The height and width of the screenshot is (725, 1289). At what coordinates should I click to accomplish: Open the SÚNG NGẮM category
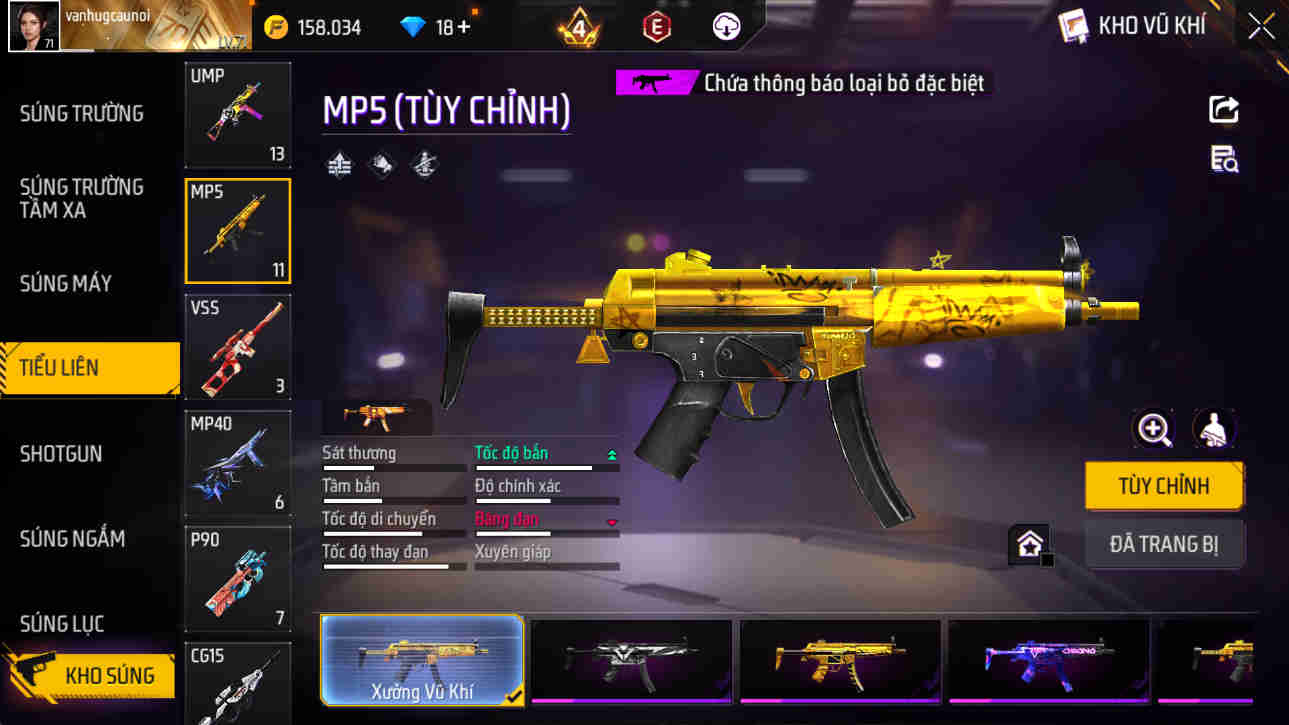(72, 539)
